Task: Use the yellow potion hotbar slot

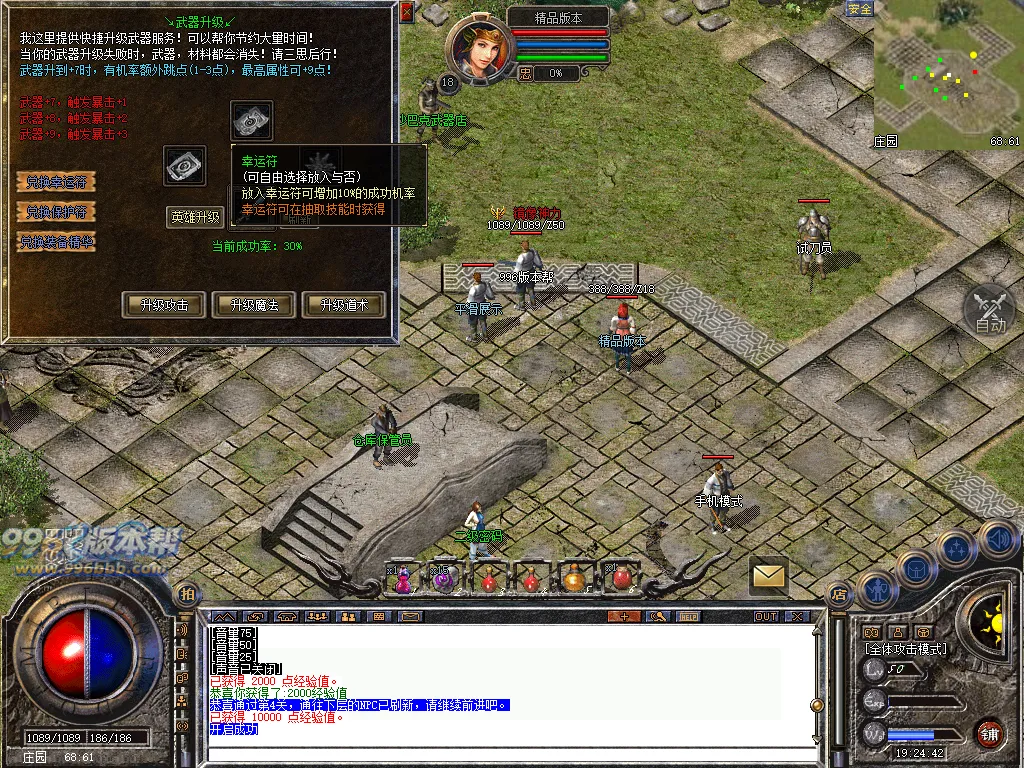Action: 574,578
